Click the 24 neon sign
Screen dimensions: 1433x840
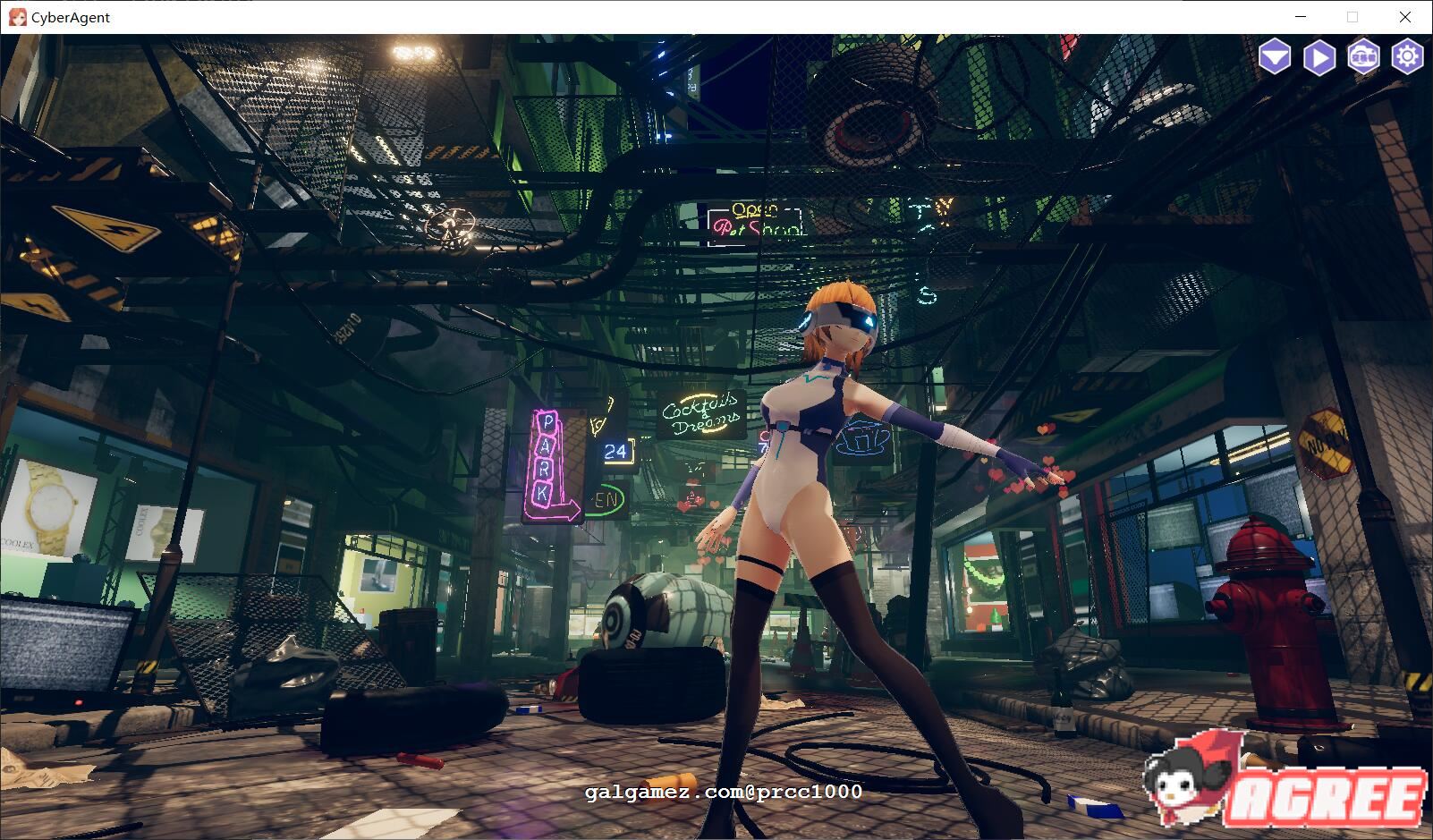pyautogui.click(x=615, y=453)
